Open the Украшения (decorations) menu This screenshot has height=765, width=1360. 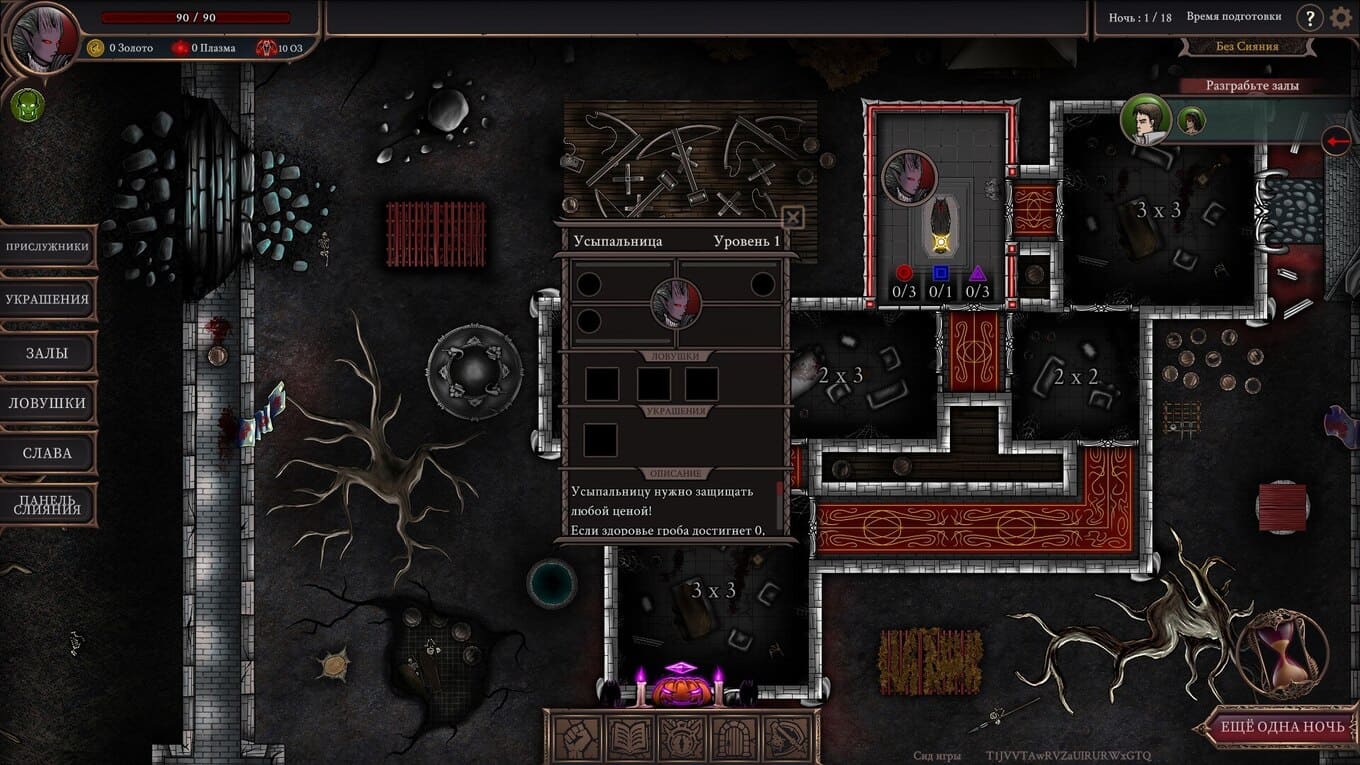click(x=47, y=299)
